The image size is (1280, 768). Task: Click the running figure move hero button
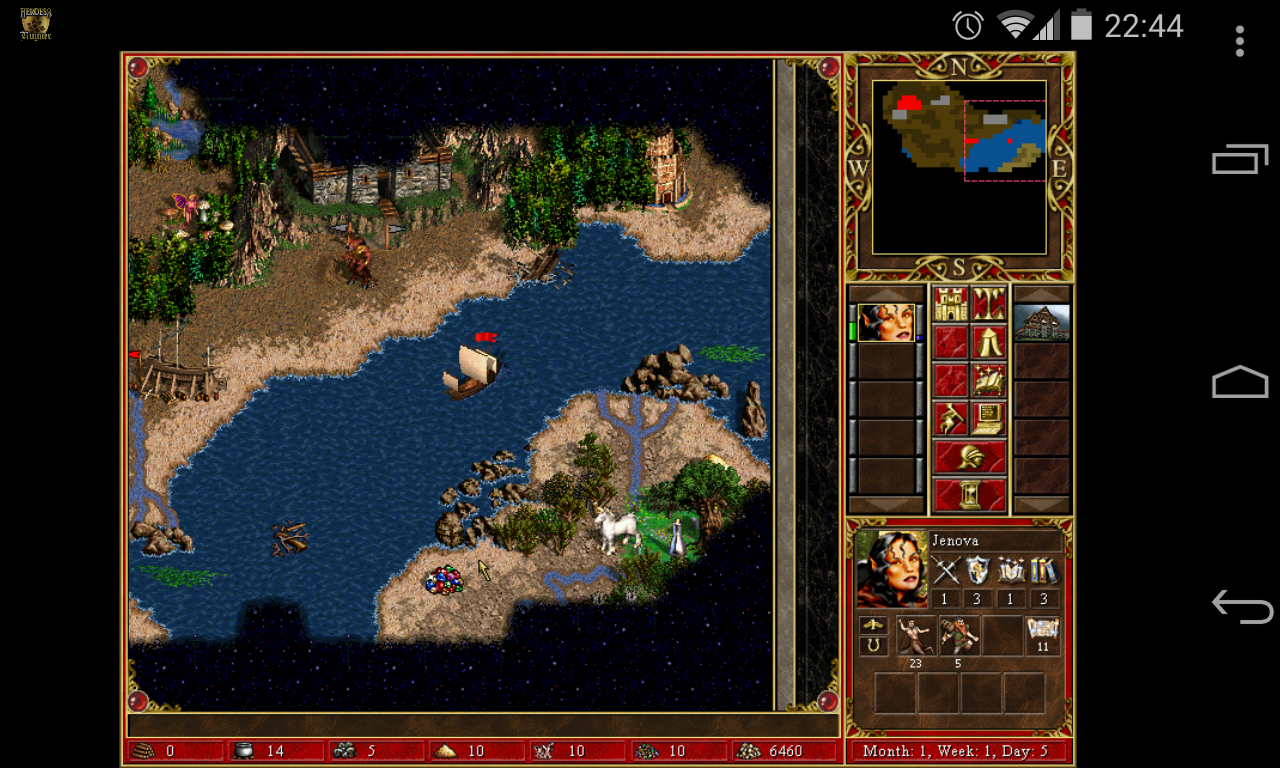950,418
